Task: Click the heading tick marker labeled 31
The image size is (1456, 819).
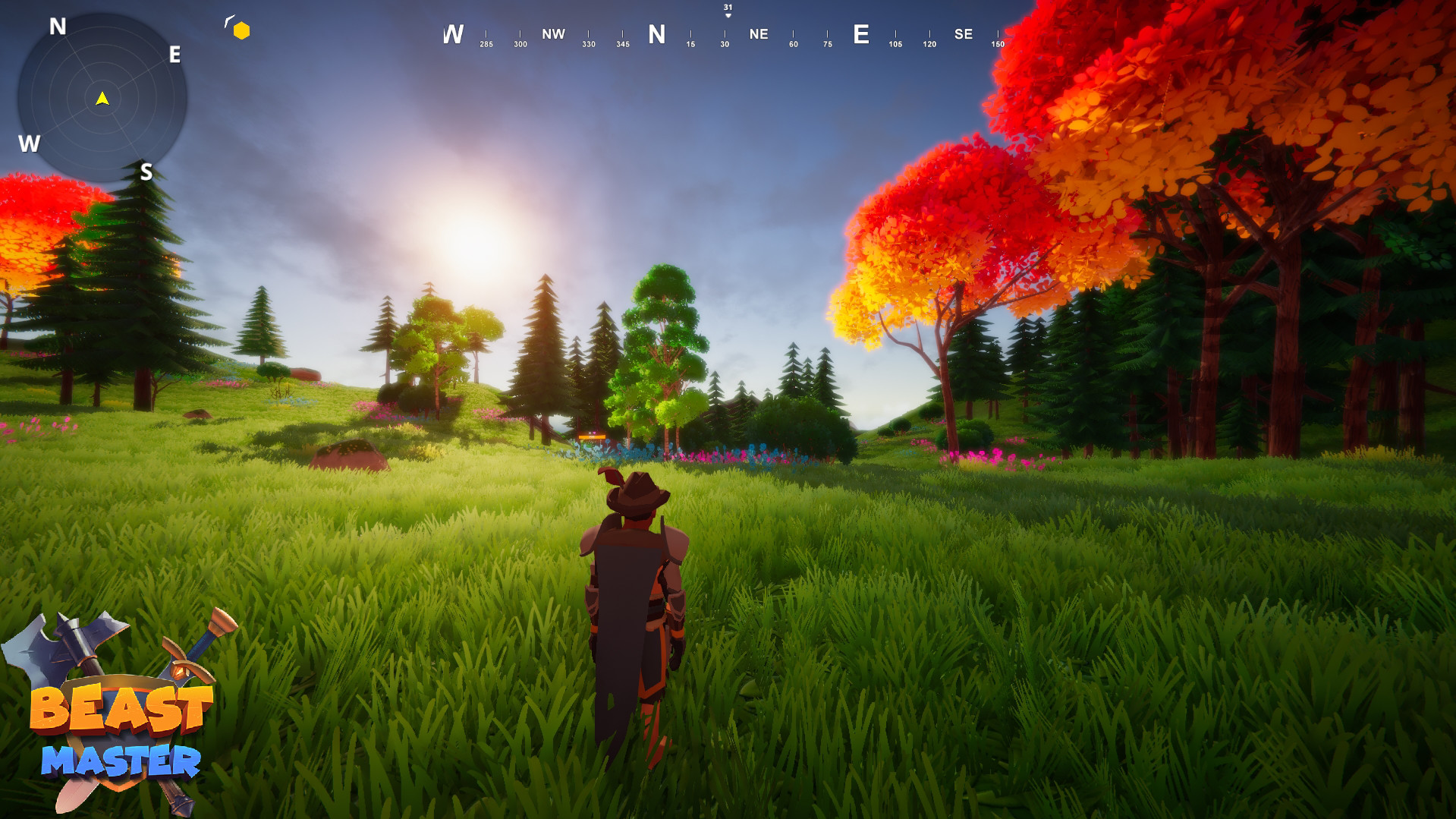Action: coord(727,6)
